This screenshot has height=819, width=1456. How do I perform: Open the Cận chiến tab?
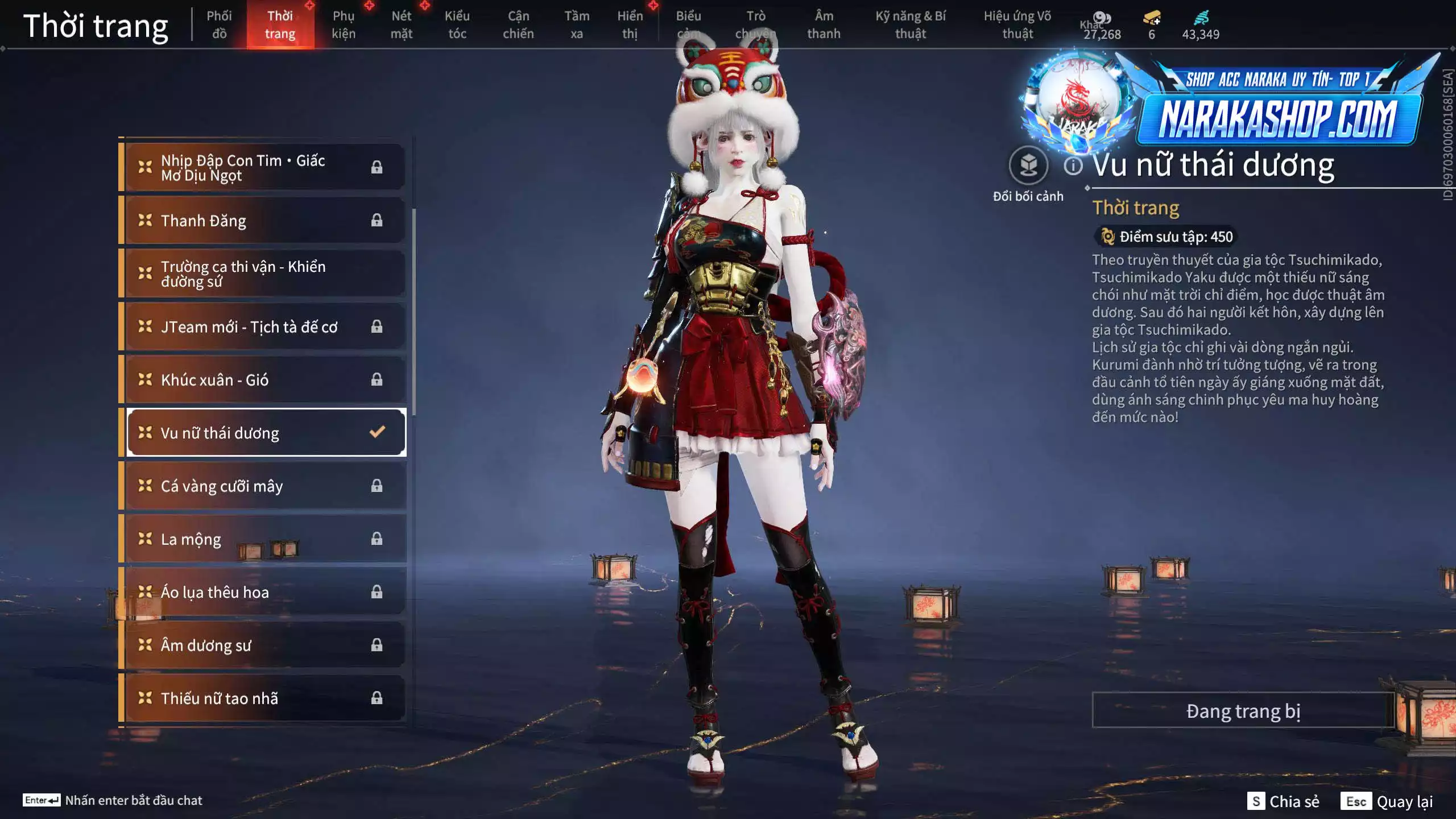[518, 25]
